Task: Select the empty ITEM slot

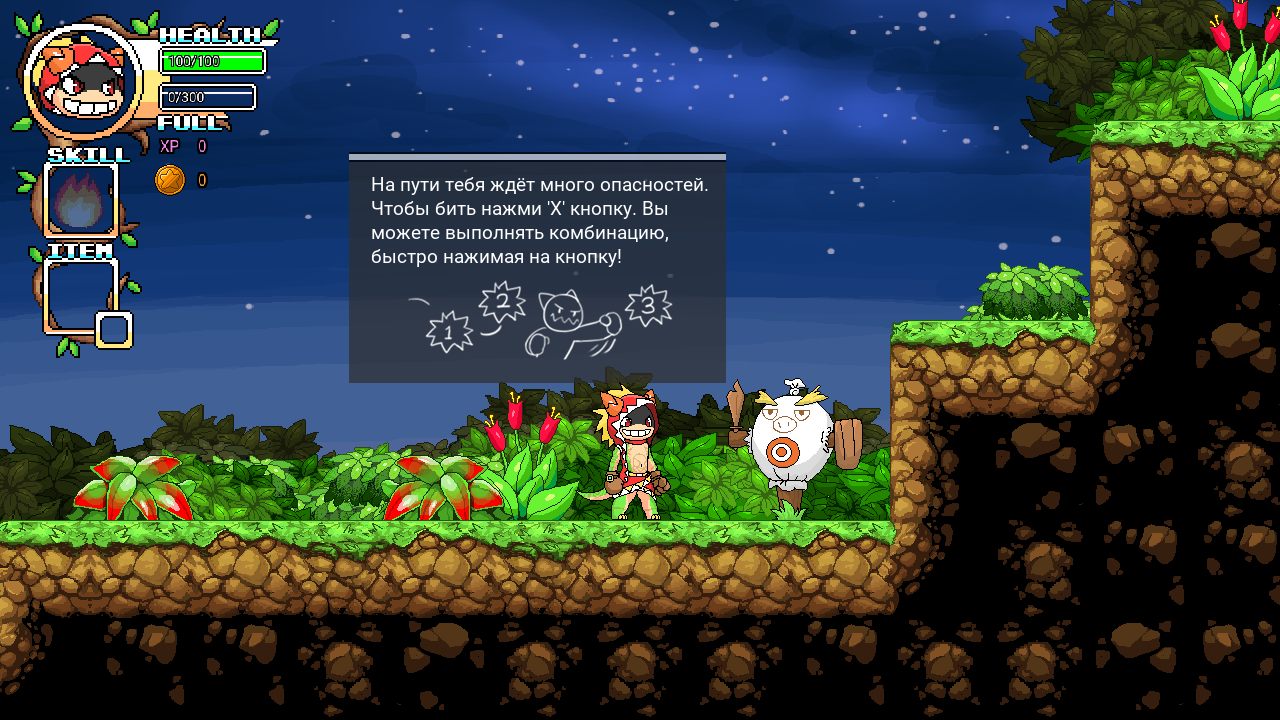Action: tap(81, 294)
